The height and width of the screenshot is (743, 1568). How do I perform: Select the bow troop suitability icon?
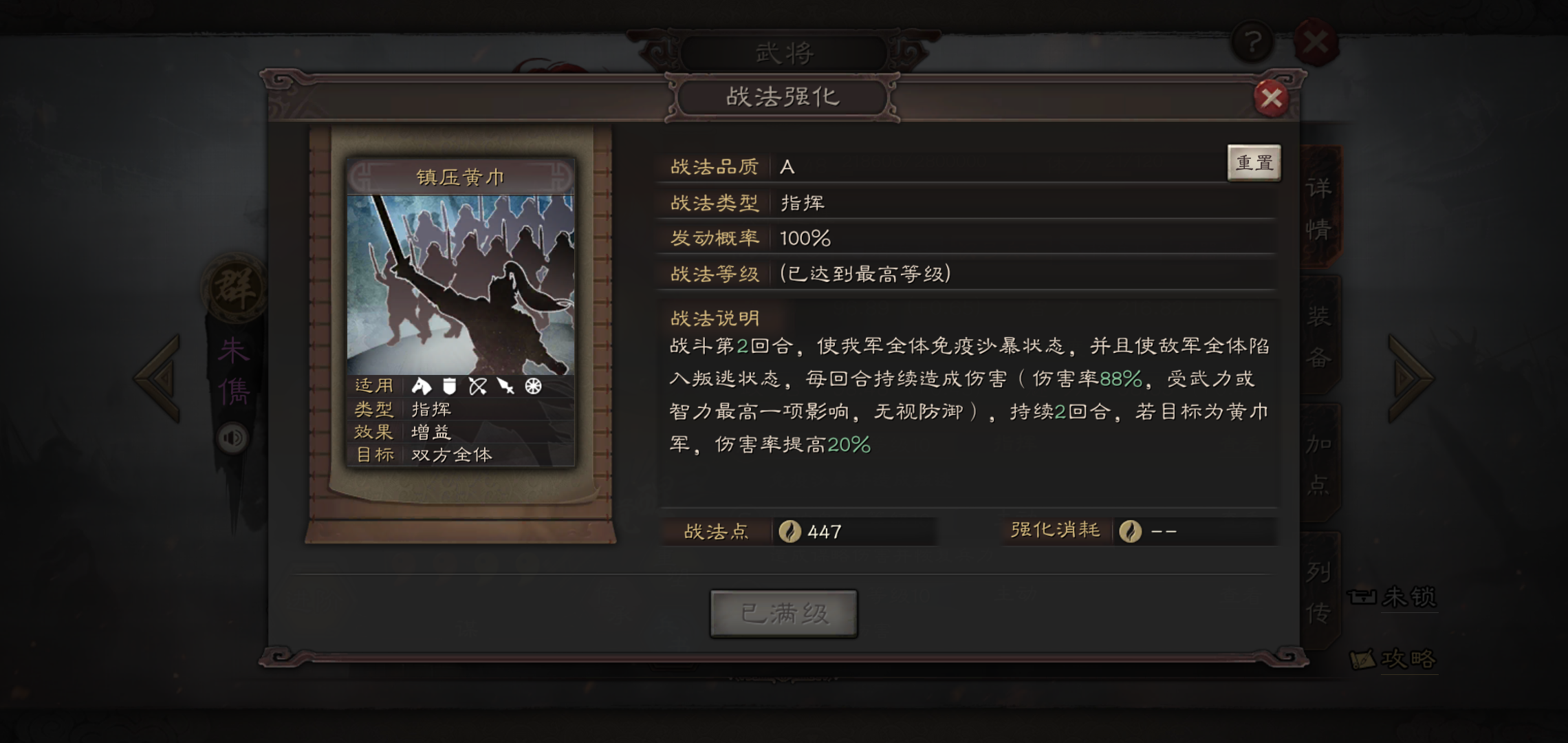(477, 385)
